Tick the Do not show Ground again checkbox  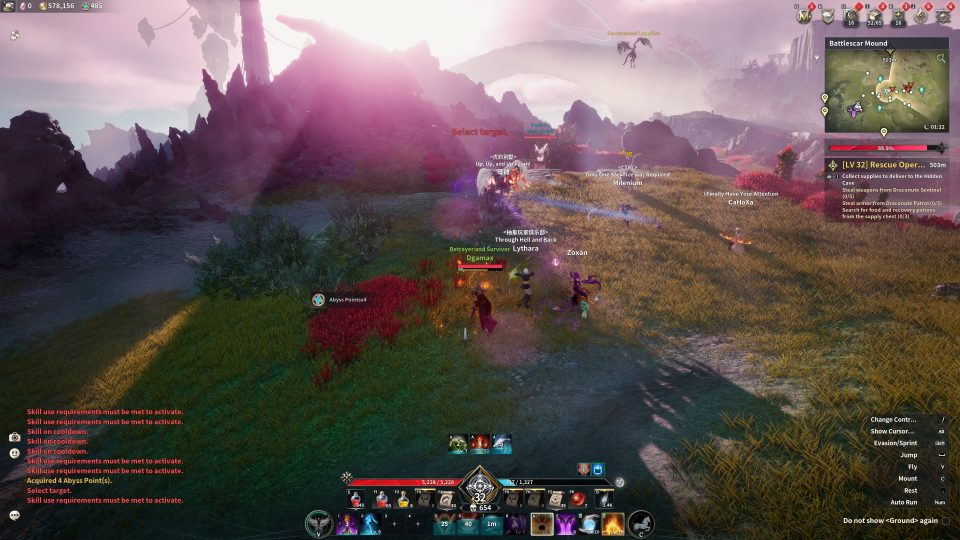947,520
